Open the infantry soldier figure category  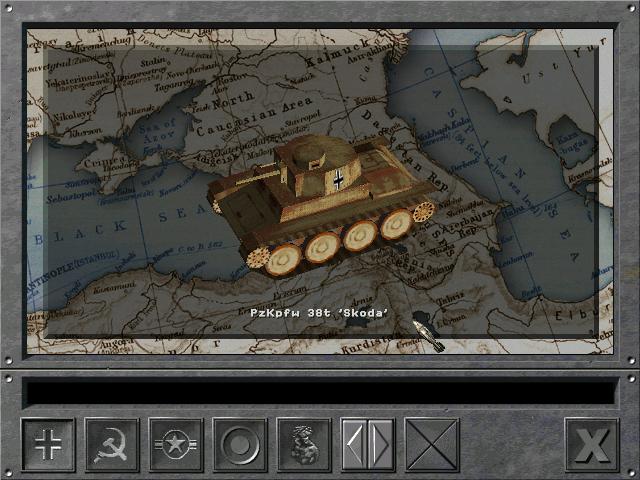pyautogui.click(x=303, y=444)
